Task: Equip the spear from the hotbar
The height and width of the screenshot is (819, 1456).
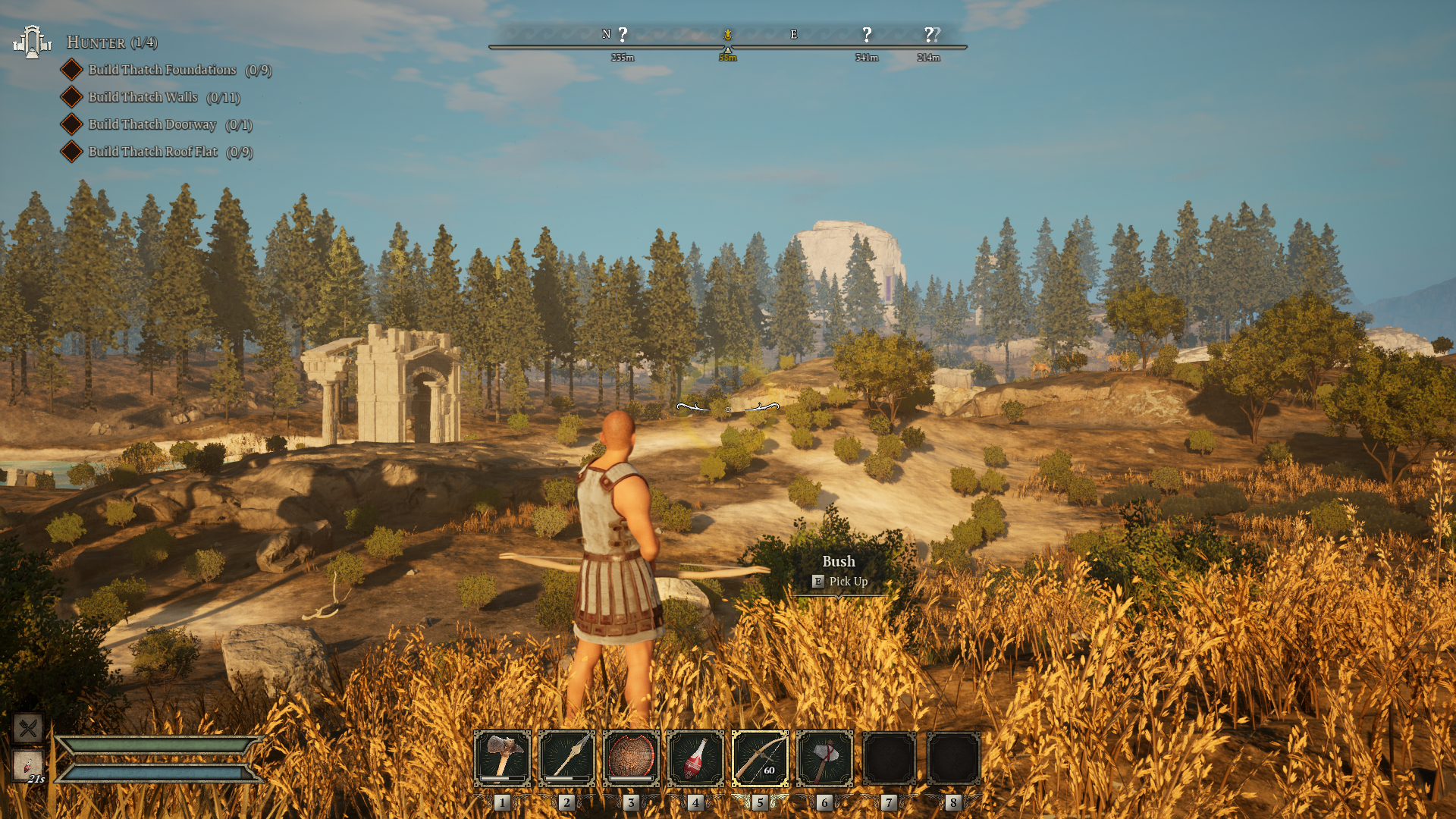Action: (x=566, y=758)
